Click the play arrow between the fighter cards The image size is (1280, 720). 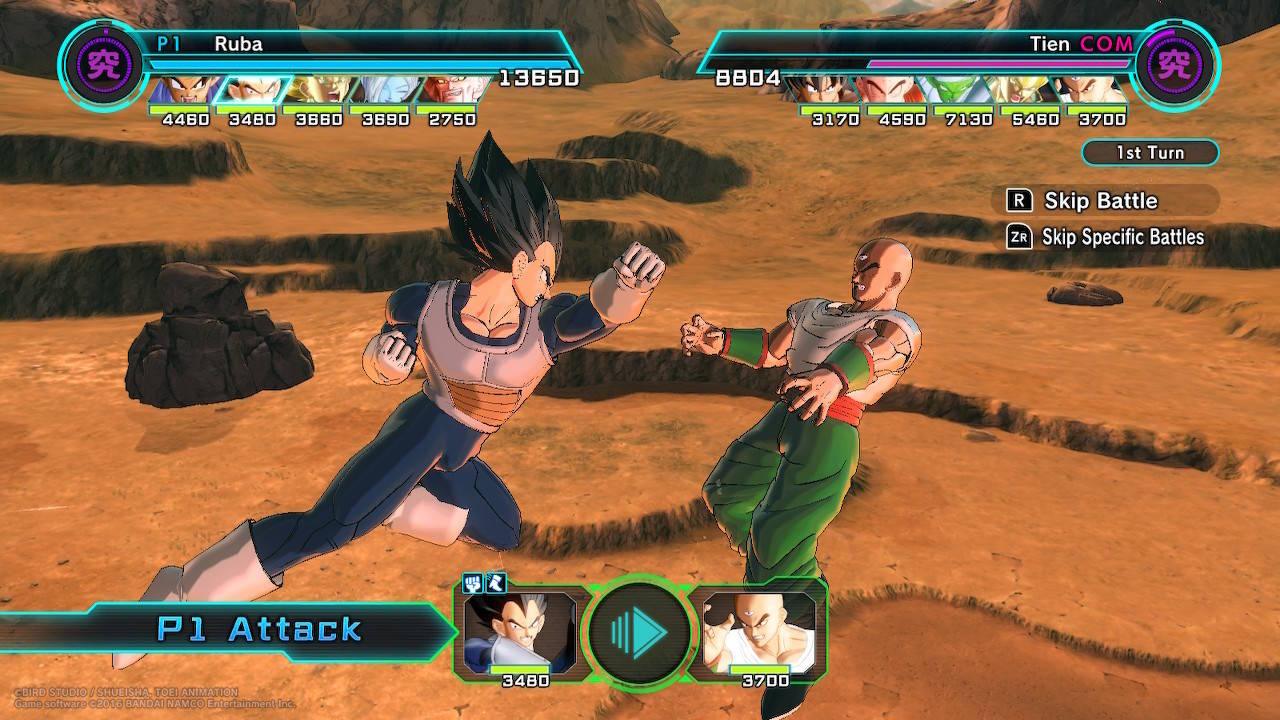(x=639, y=631)
